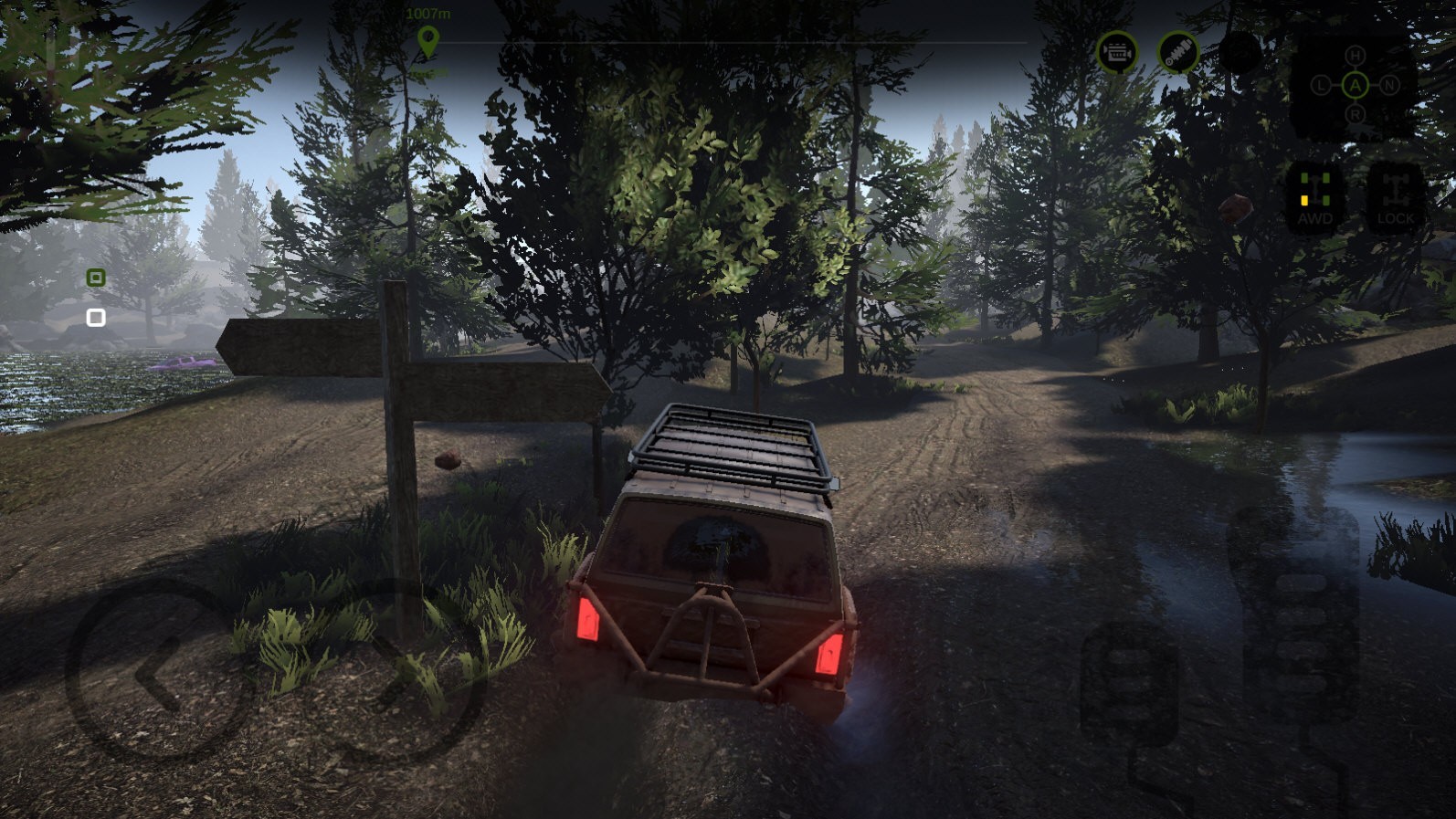Select the A automatic gear
Screen dimensions: 1456x819
pyautogui.click(x=1355, y=86)
